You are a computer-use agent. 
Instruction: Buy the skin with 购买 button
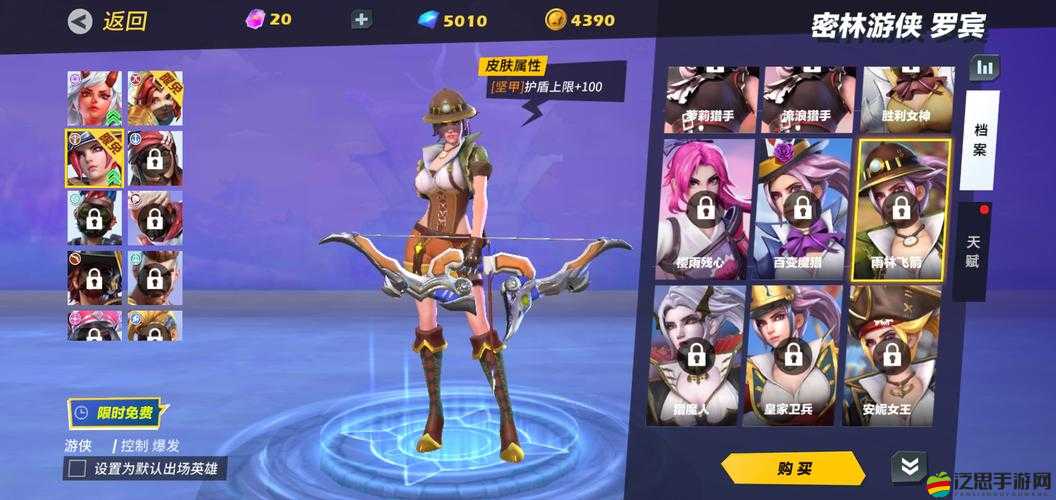[x=793, y=468]
